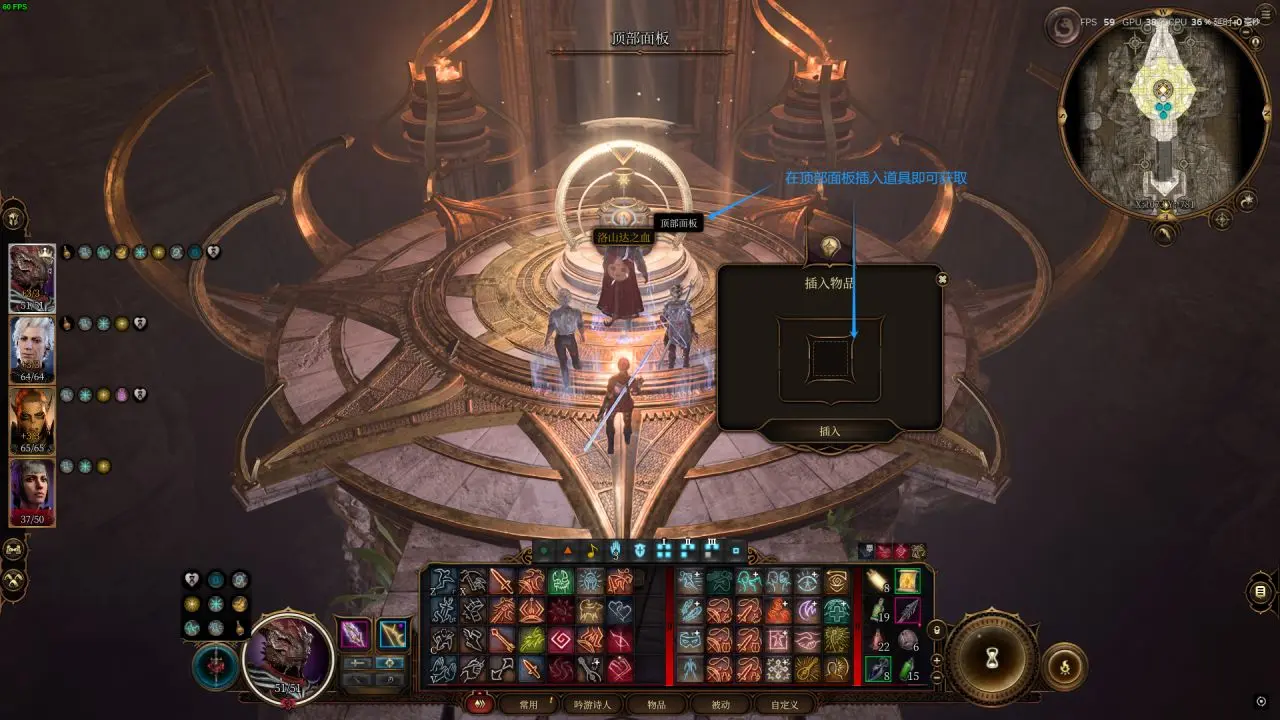
Task: Switch to the 吟游诗人 (Bard) hotbar tab
Action: pyautogui.click(x=592, y=704)
